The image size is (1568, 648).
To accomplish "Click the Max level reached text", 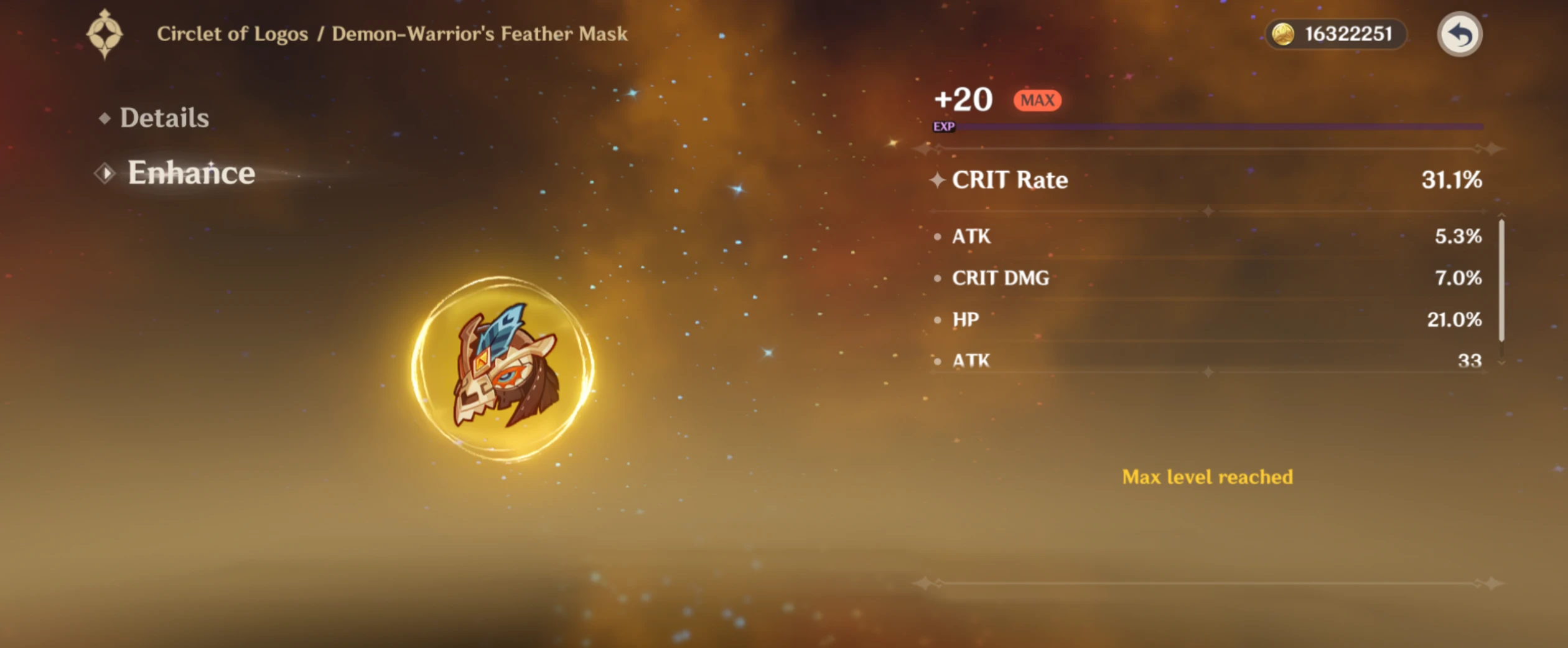I will (1208, 477).
